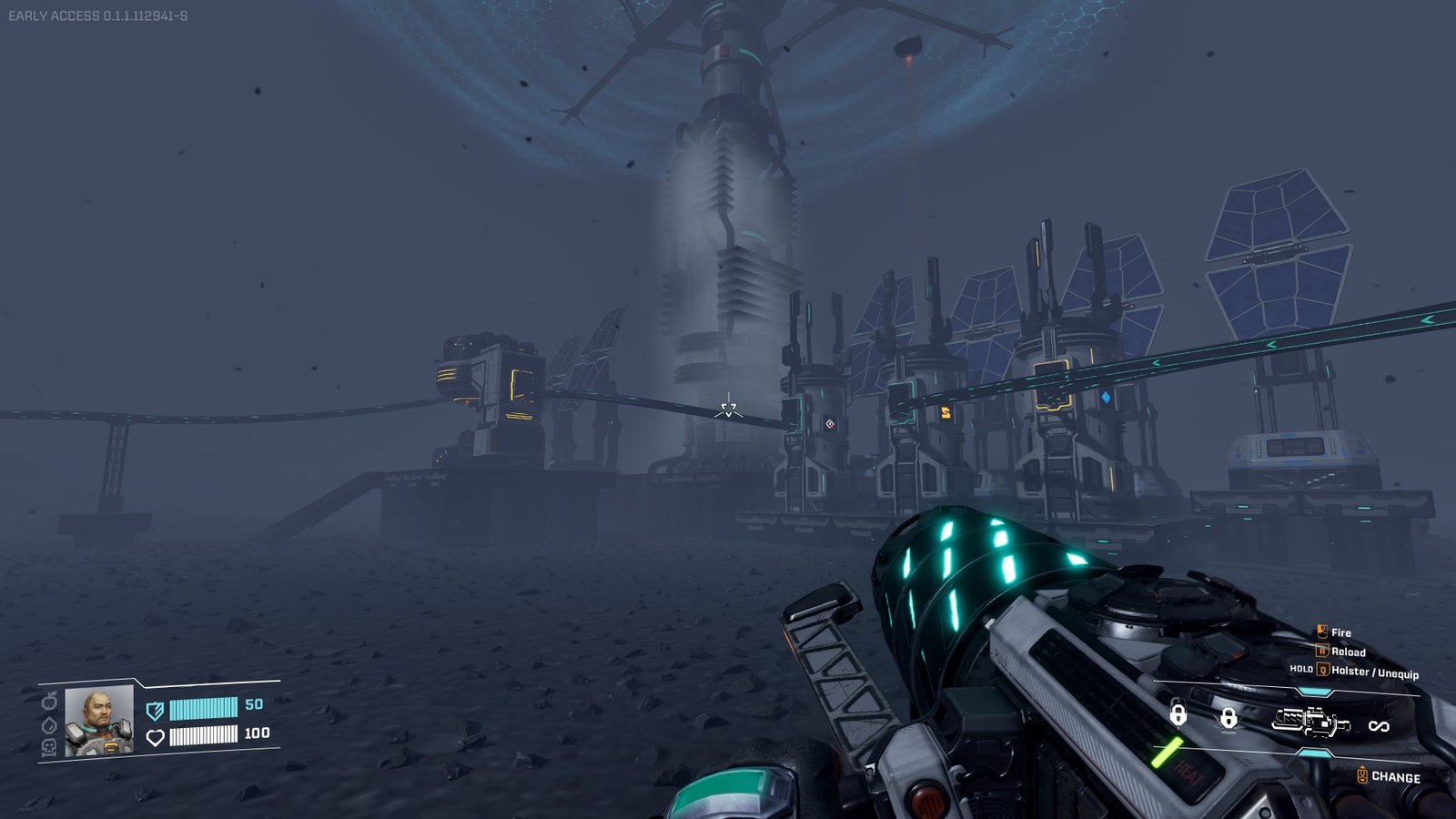The image size is (1456, 819).
Task: Click the character portrait
Action: pyautogui.click(x=99, y=721)
